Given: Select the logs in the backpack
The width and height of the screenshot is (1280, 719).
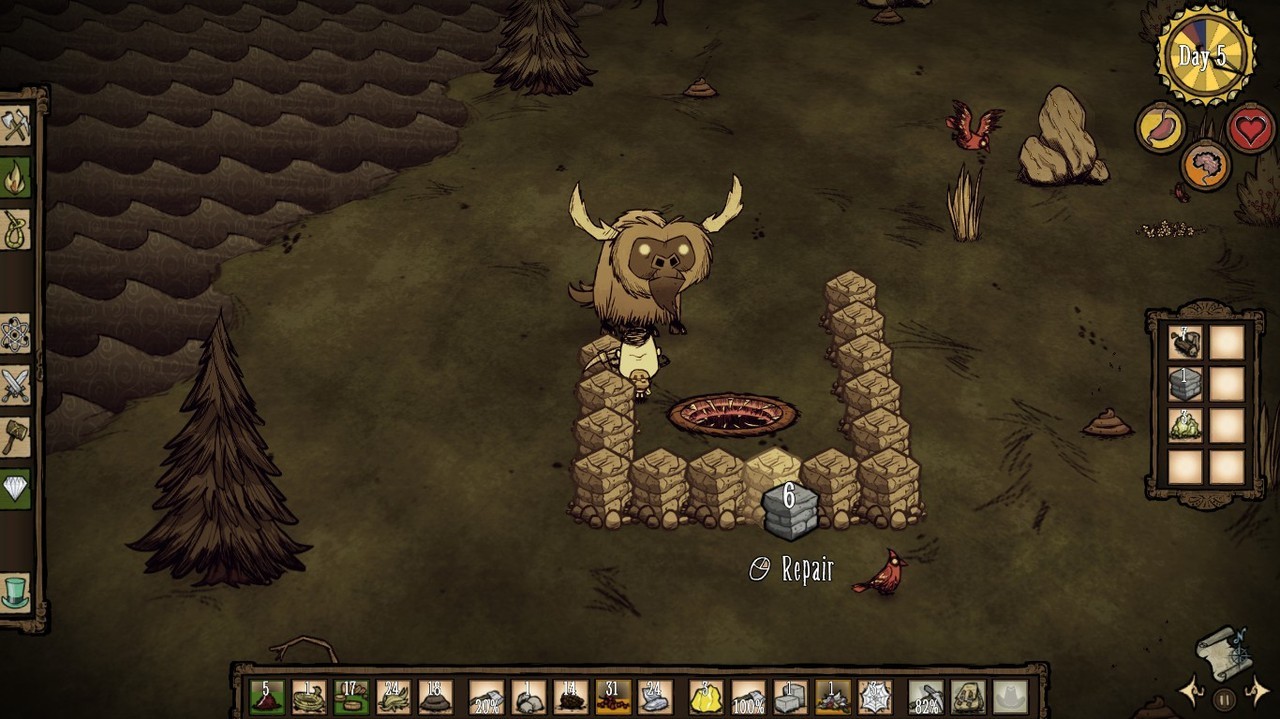Looking at the screenshot, I should click(x=1185, y=343).
